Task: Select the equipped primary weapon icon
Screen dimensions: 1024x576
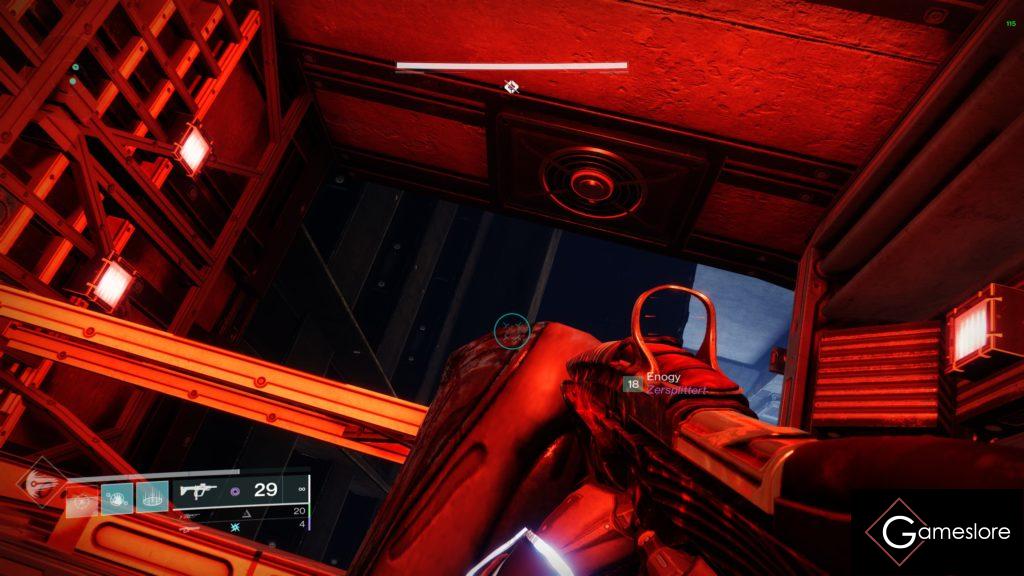Action: pos(195,490)
